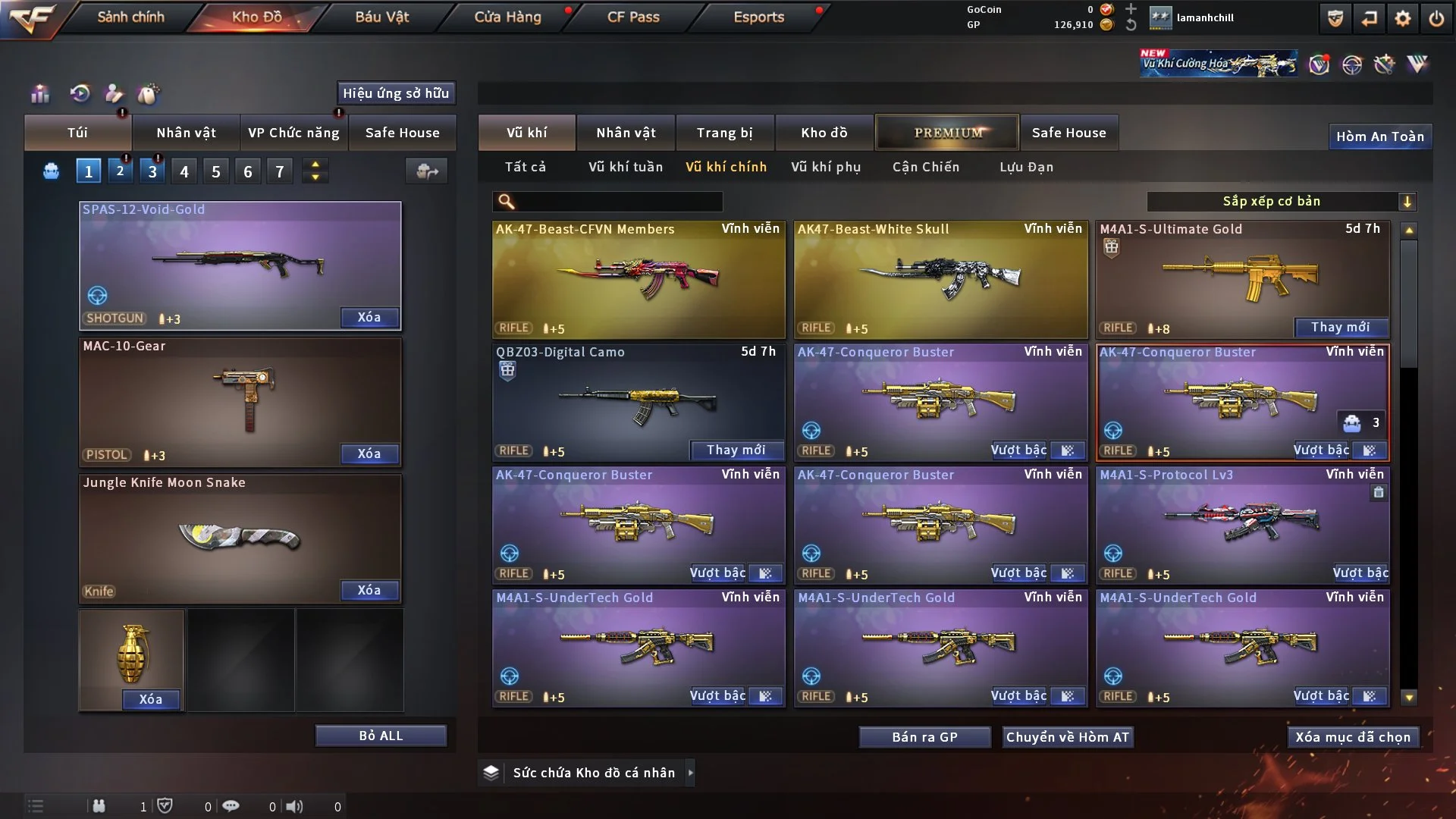Move selection with Chuyển về Hòm AT
This screenshot has width=1456, height=819.
pos(1068,737)
